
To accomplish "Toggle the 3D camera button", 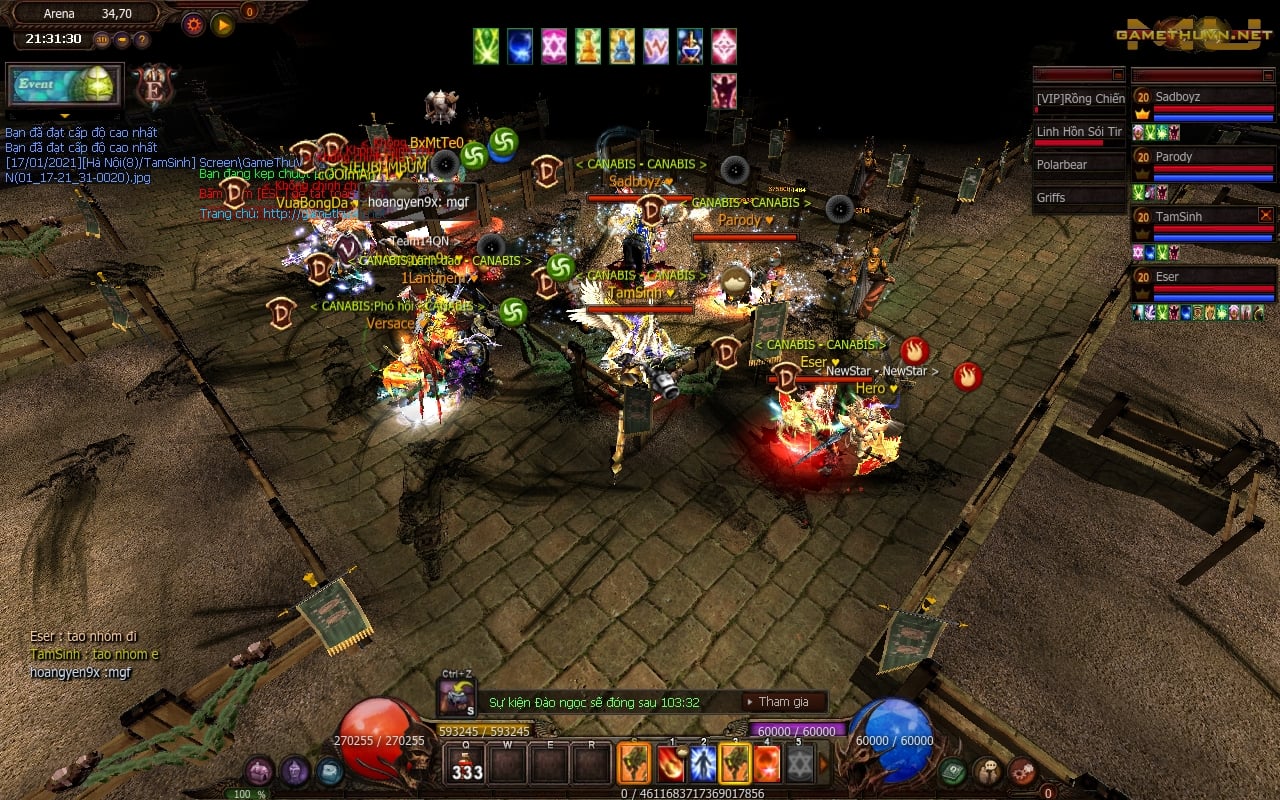I will pos(102,40).
